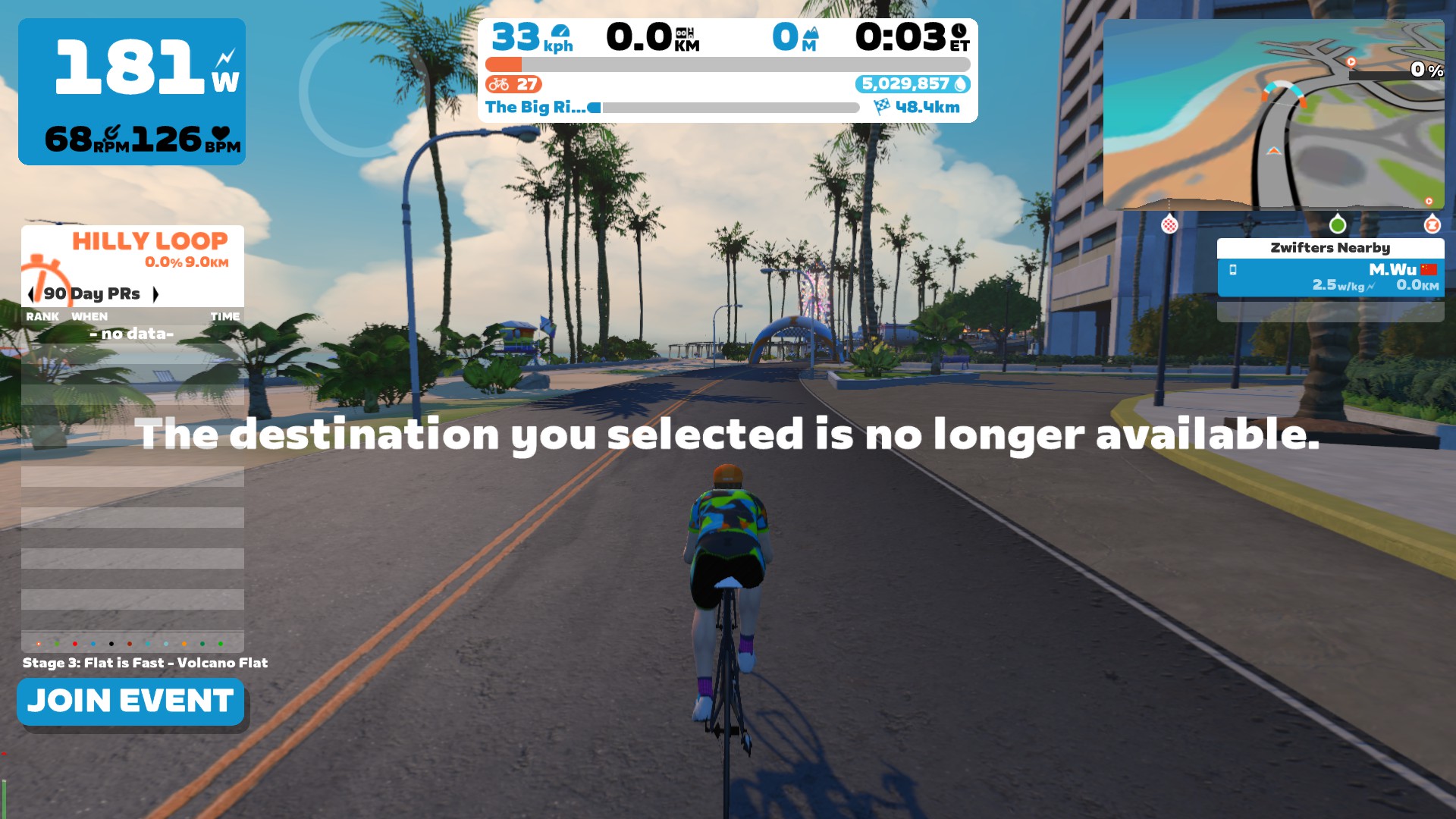The width and height of the screenshot is (1456, 819).
Task: Select the 90 Day PRs leaderboard tab
Action: 91,293
